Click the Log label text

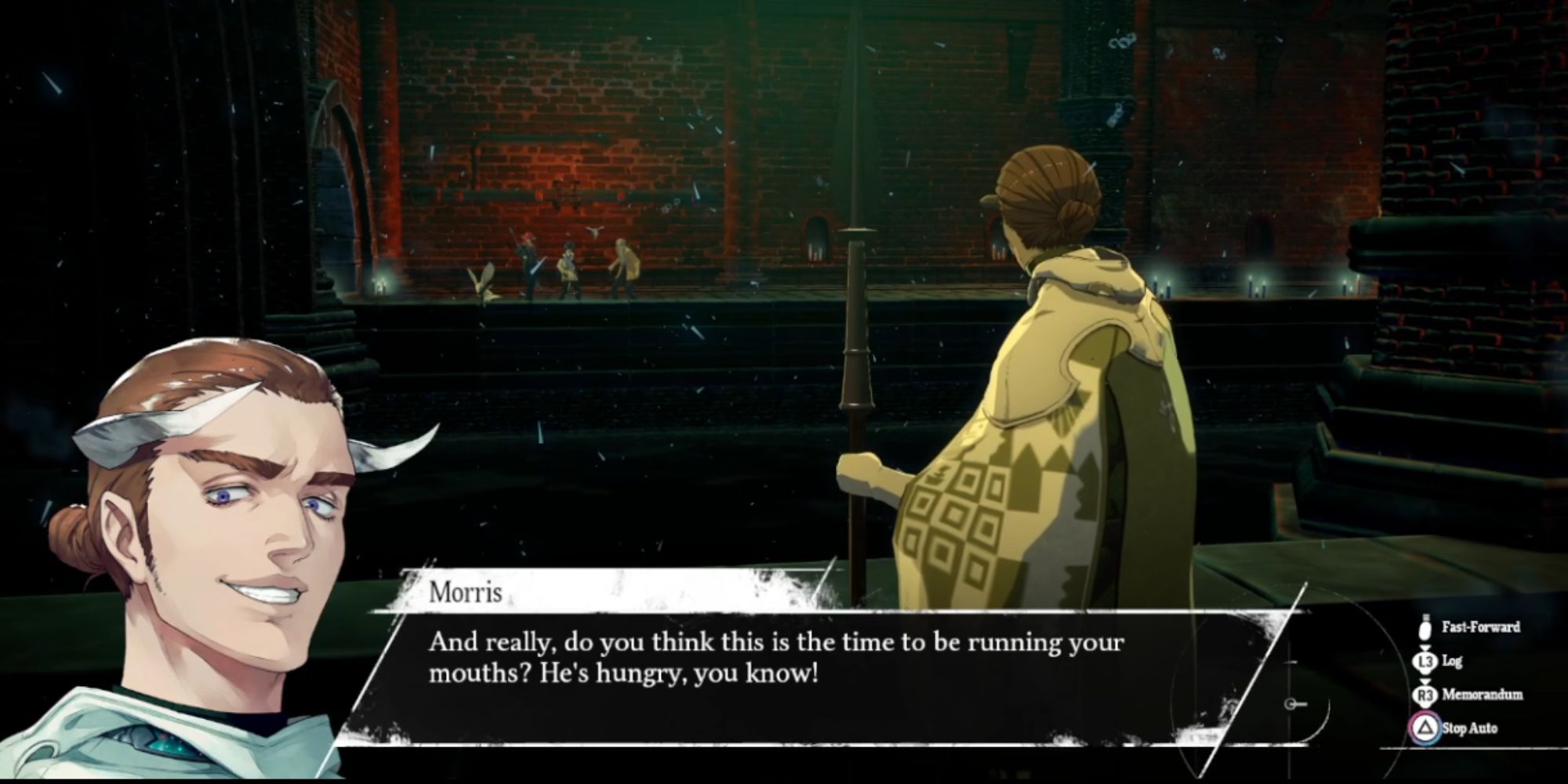pos(1453,662)
